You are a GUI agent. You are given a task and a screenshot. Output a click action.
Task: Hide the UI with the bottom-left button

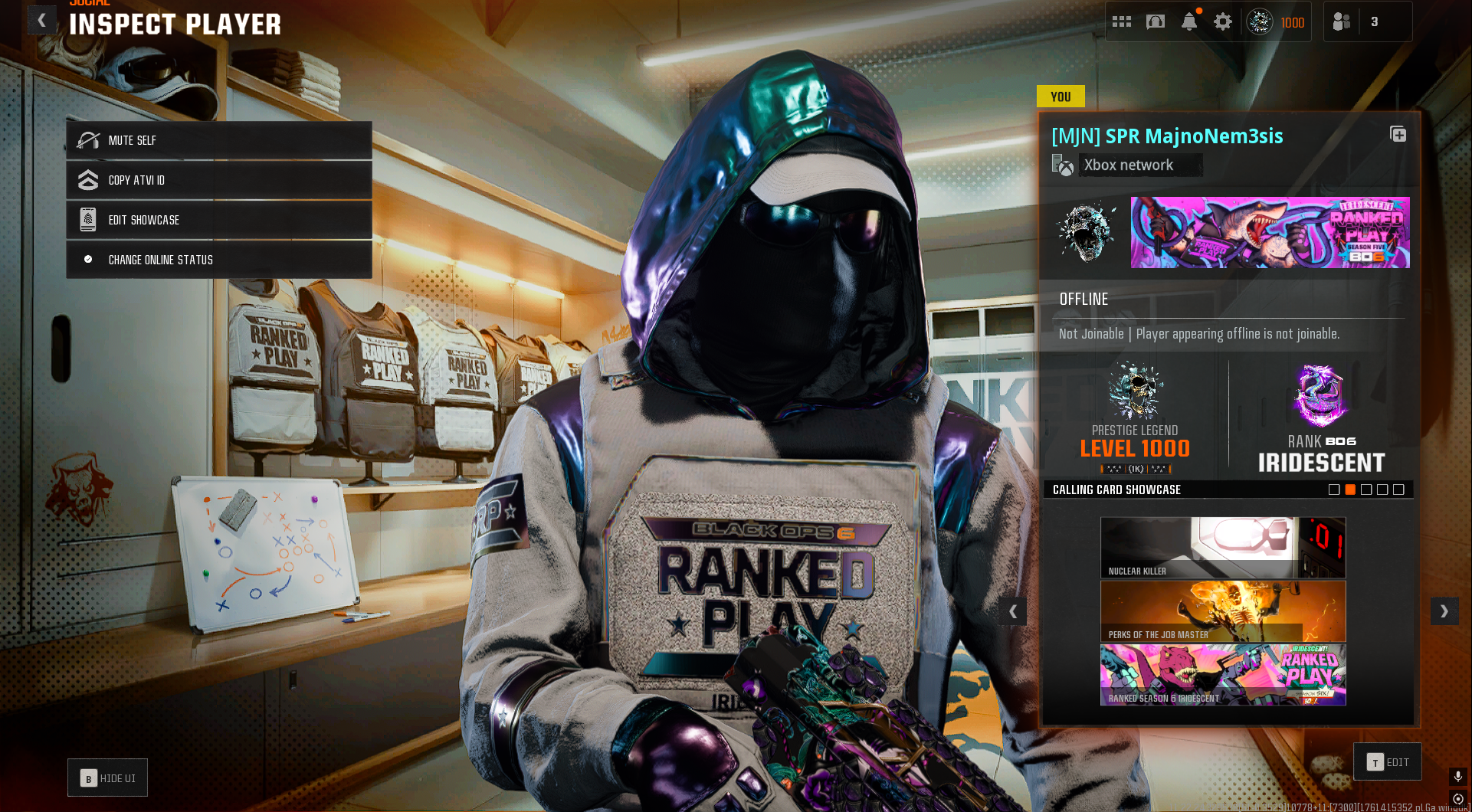(x=107, y=778)
